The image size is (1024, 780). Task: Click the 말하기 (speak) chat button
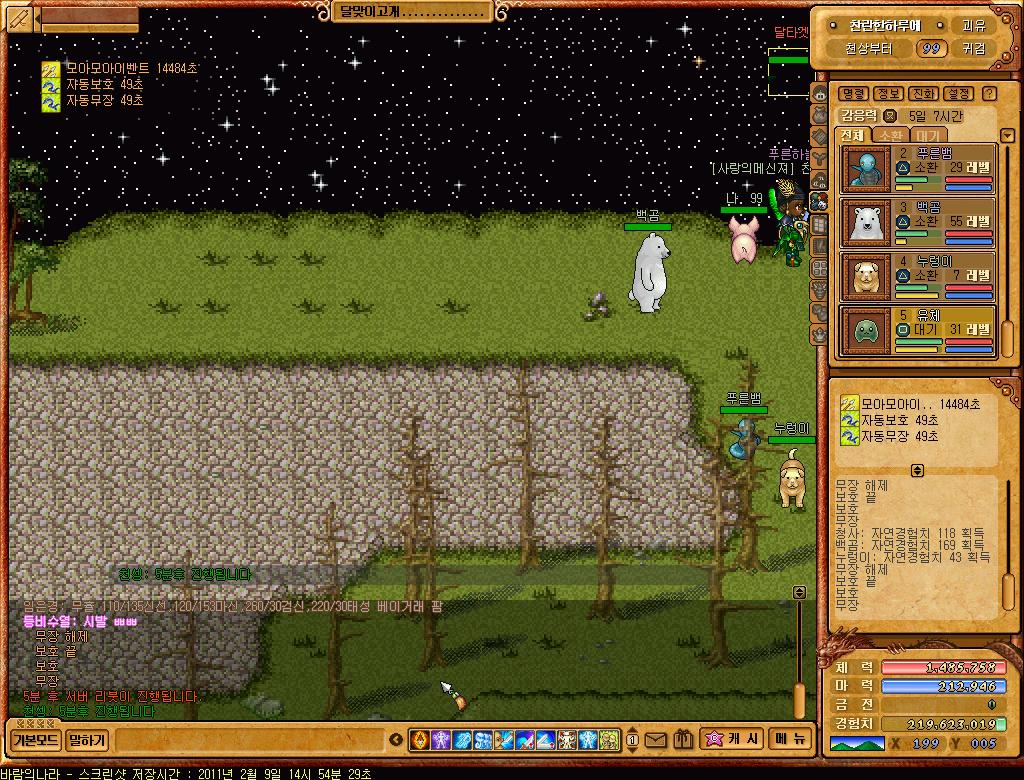pyautogui.click(x=88, y=741)
